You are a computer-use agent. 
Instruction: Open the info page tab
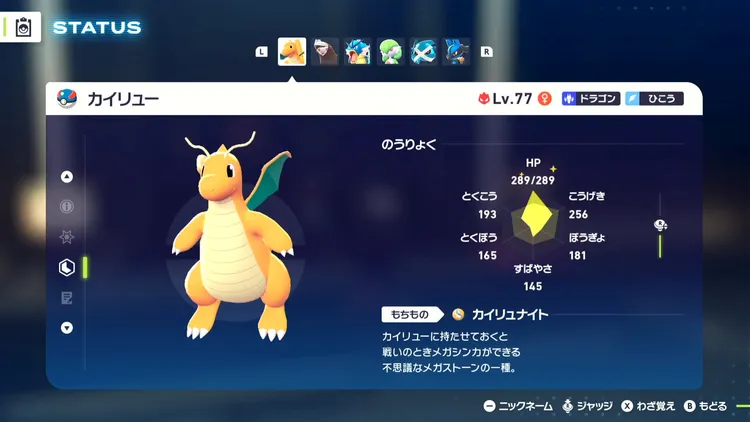(67, 207)
